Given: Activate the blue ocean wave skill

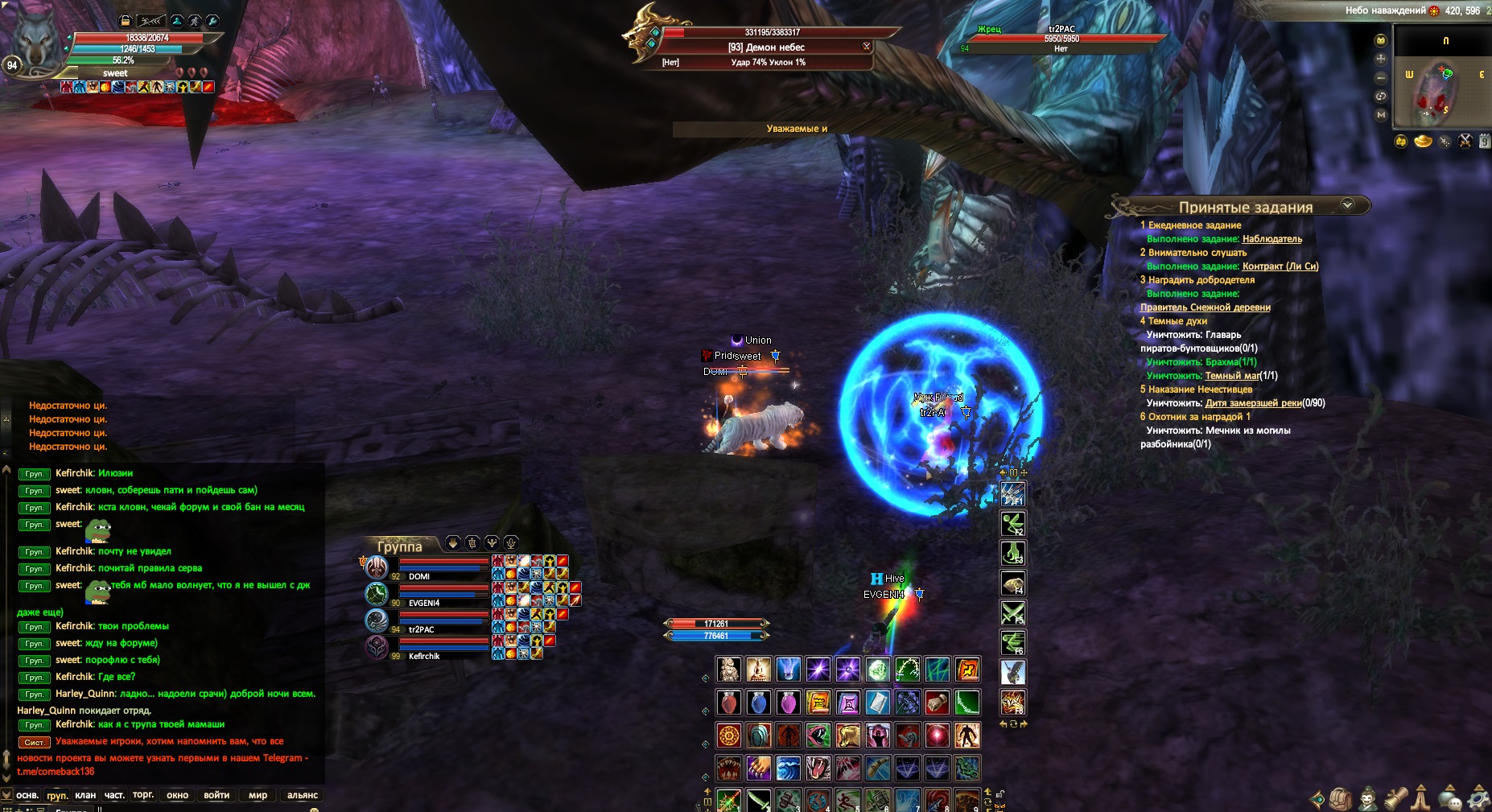Looking at the screenshot, I should tap(788, 768).
